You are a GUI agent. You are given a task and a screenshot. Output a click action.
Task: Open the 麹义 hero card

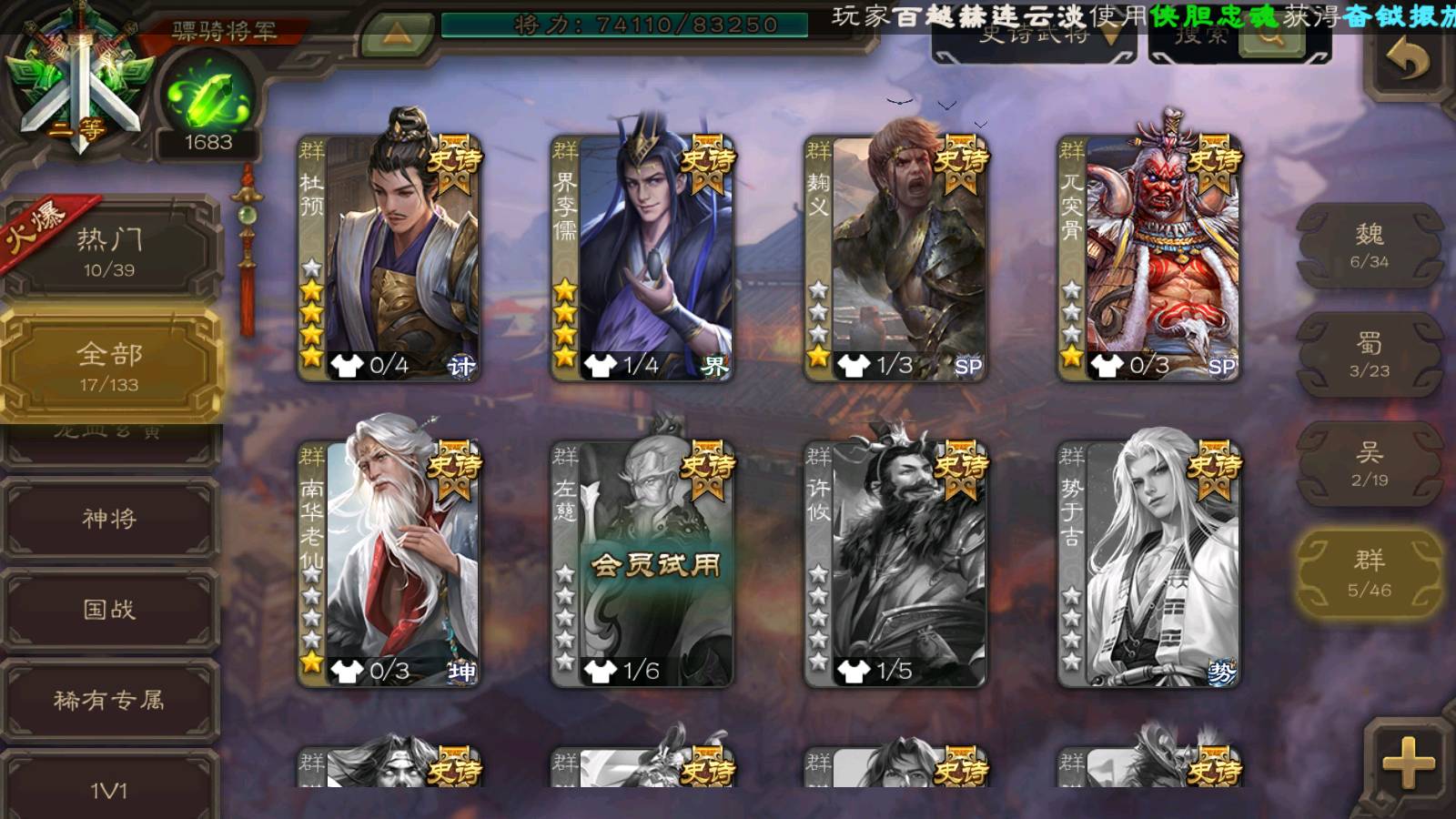(x=895, y=258)
